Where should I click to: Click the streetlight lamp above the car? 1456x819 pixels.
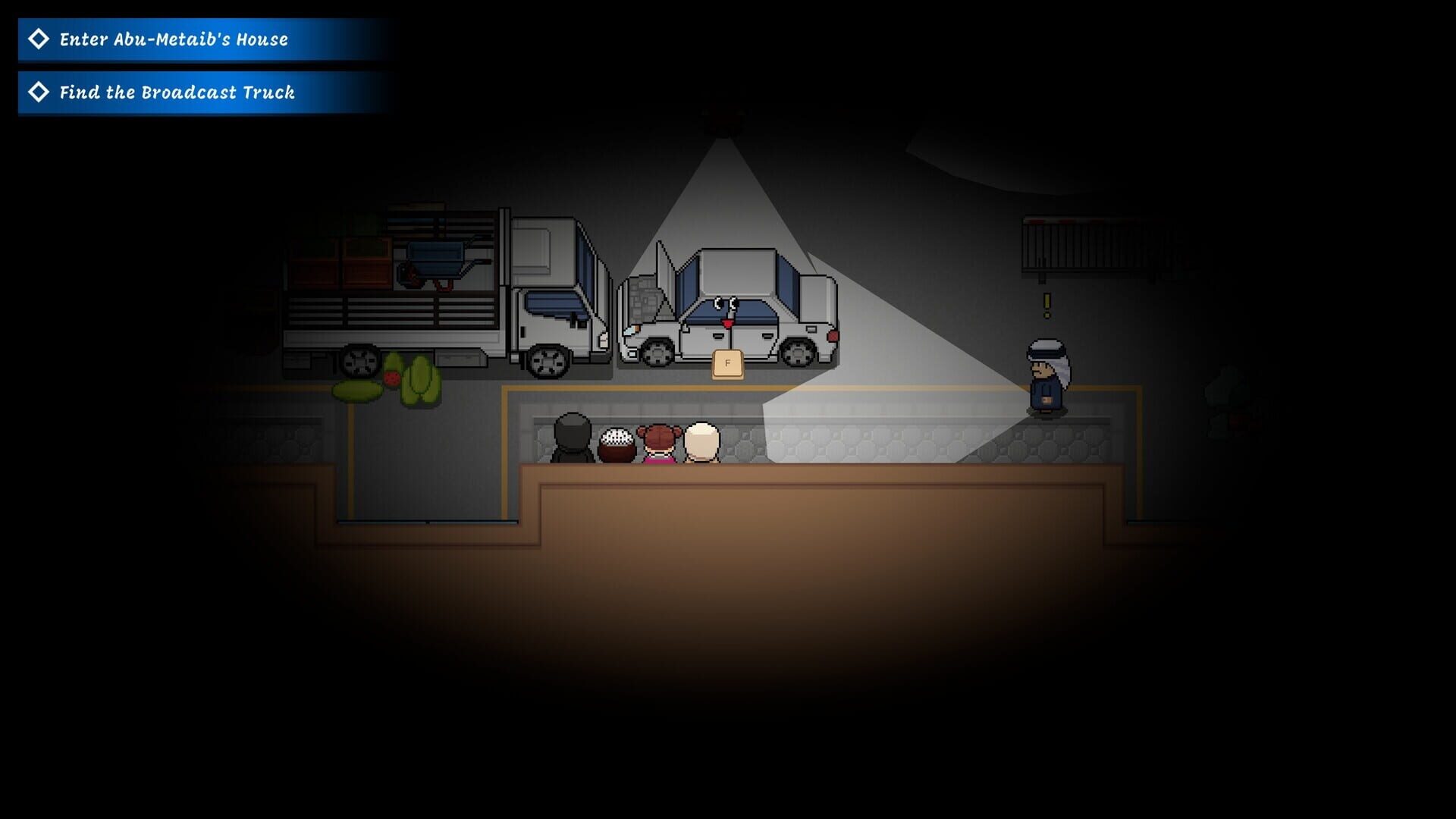click(724, 121)
